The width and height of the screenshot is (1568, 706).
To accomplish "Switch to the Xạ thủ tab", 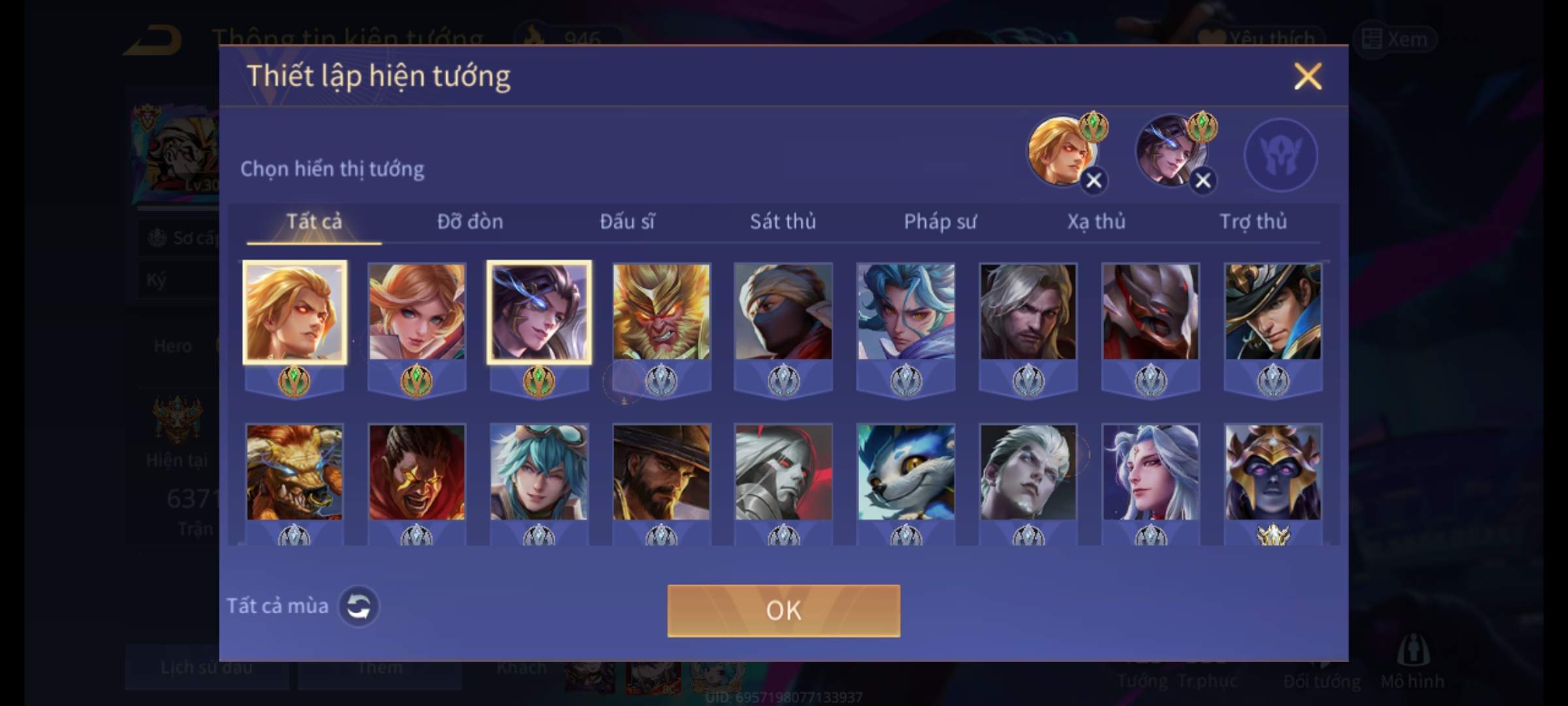I will [x=1096, y=222].
